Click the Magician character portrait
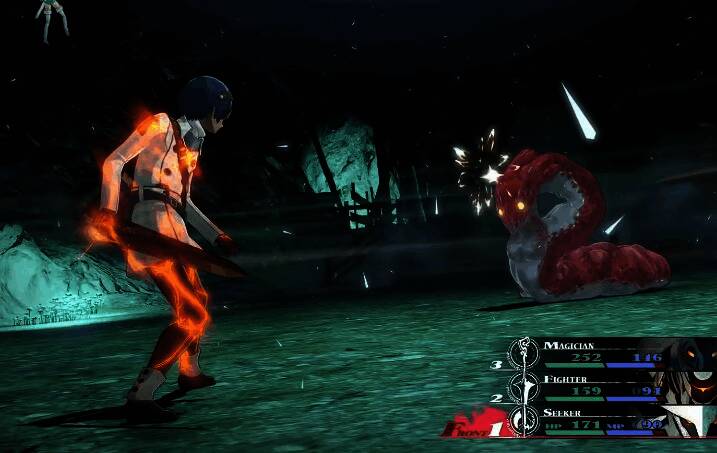Image resolution: width=717 pixels, height=453 pixels. [x=694, y=353]
